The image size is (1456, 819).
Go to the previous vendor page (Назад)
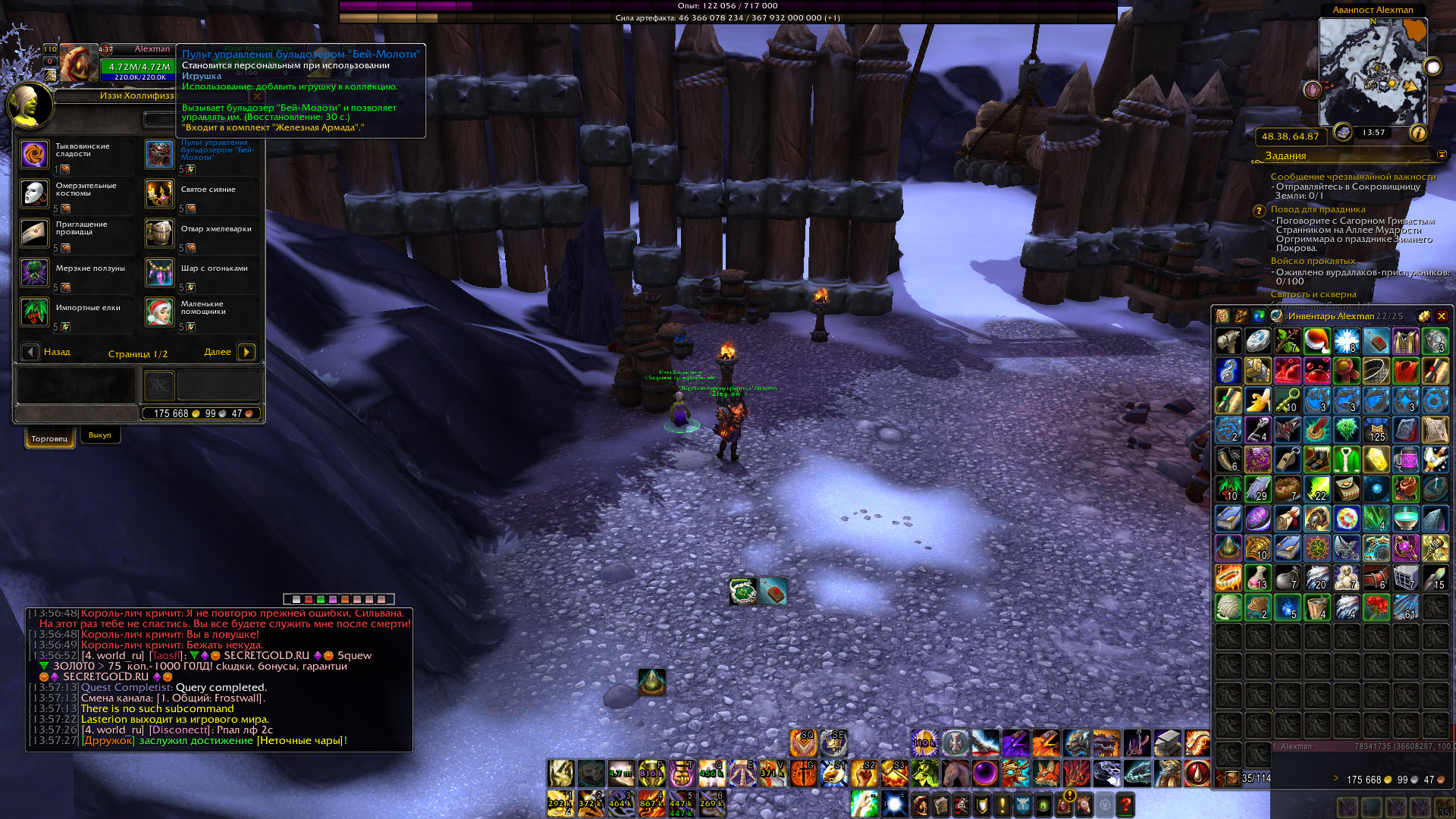point(30,352)
